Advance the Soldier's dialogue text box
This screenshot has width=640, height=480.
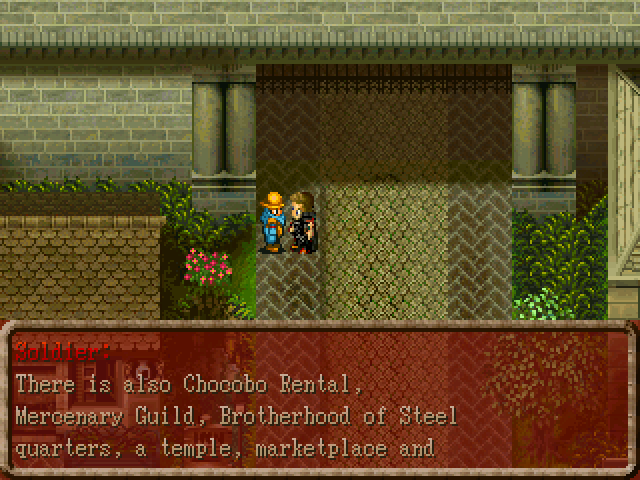click(x=320, y=400)
